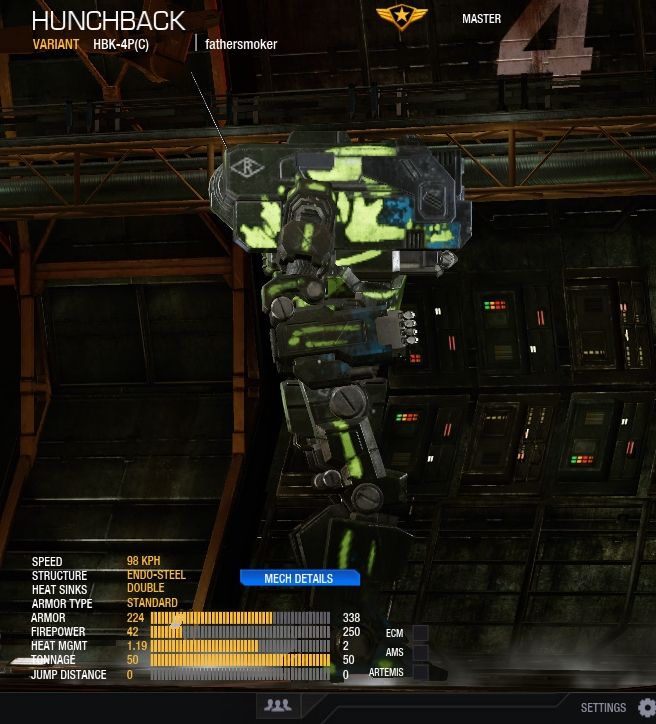The width and height of the screenshot is (656, 724).
Task: Open the Mech Details panel
Action: (298, 578)
